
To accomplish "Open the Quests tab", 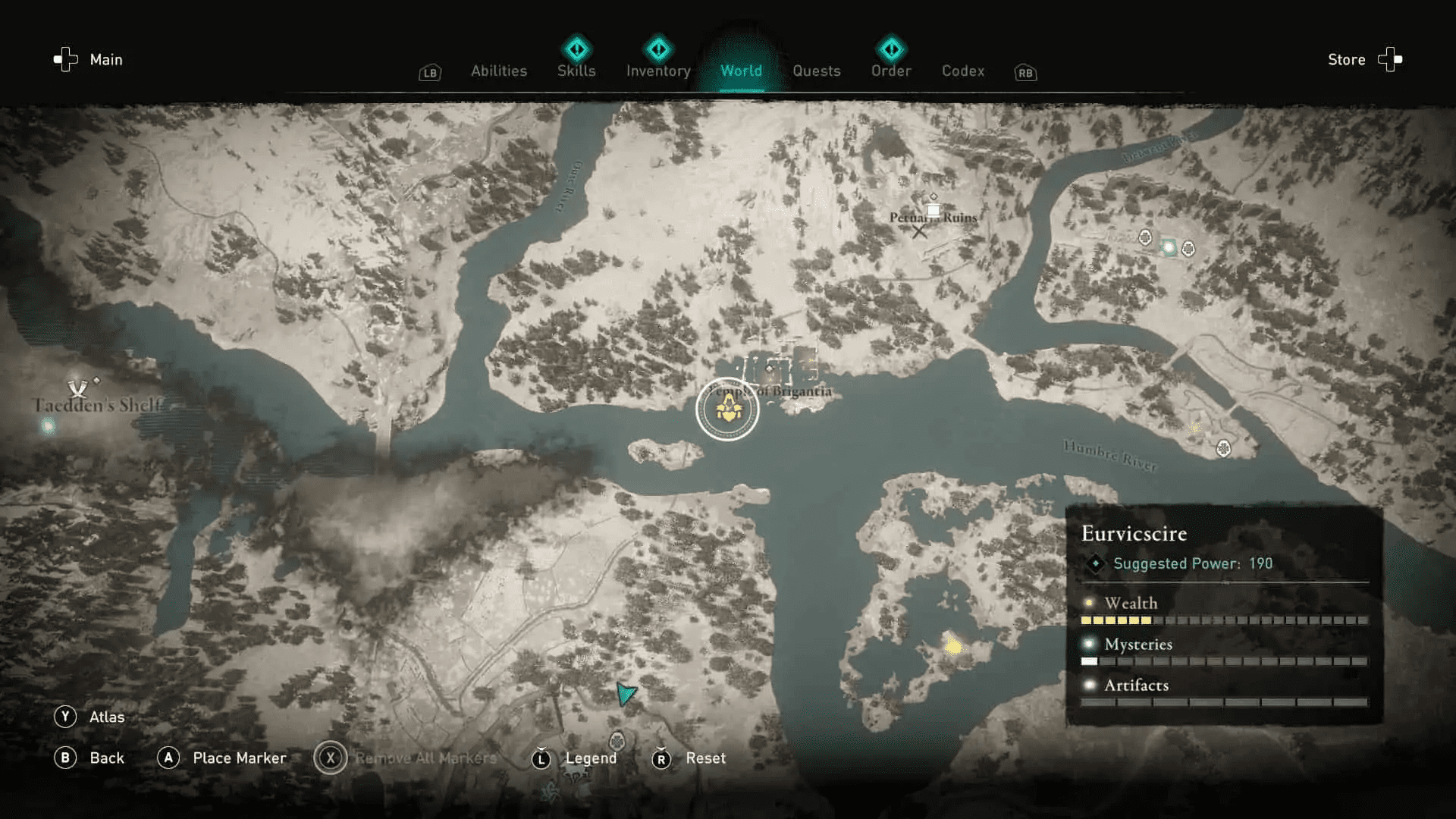I will (816, 71).
